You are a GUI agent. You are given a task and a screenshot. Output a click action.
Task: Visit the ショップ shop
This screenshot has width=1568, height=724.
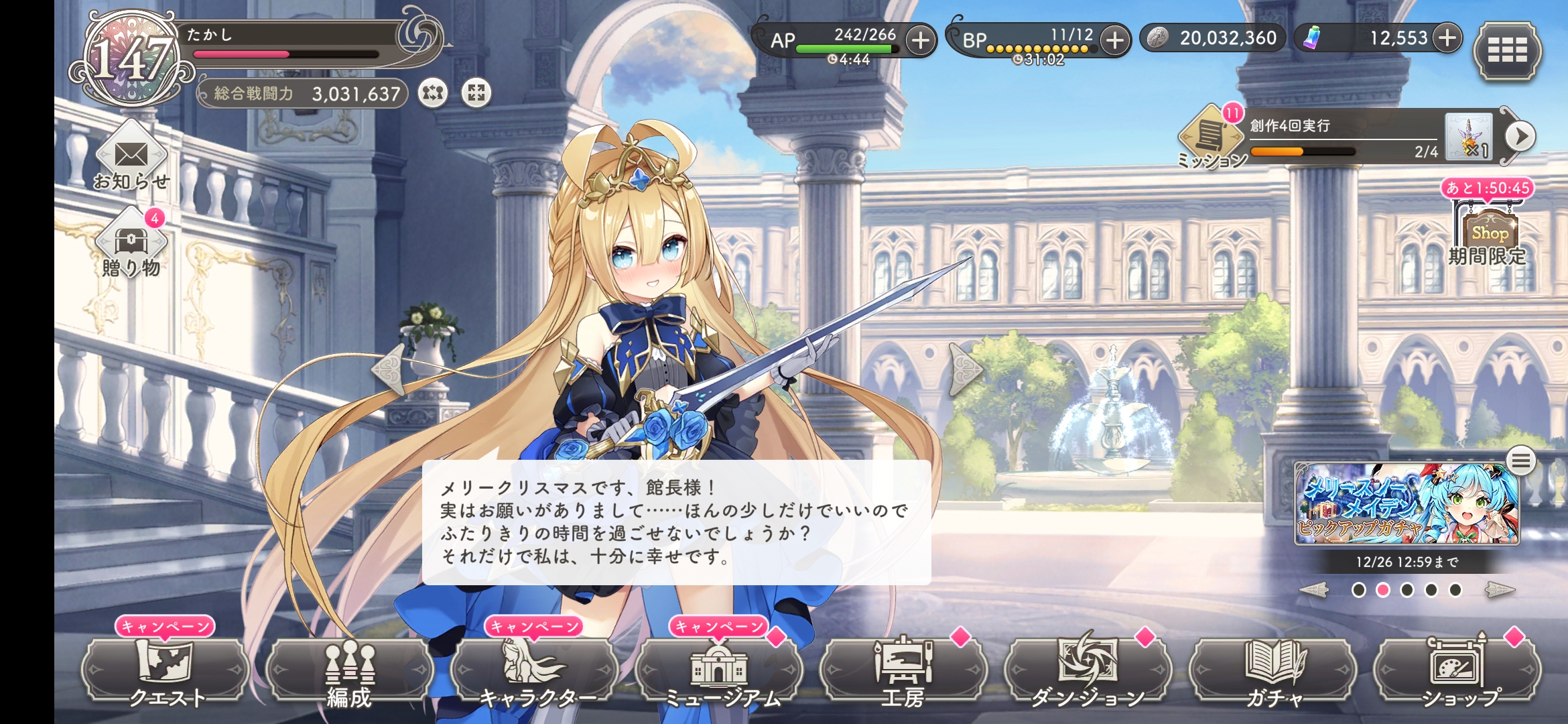[x=1457, y=670]
